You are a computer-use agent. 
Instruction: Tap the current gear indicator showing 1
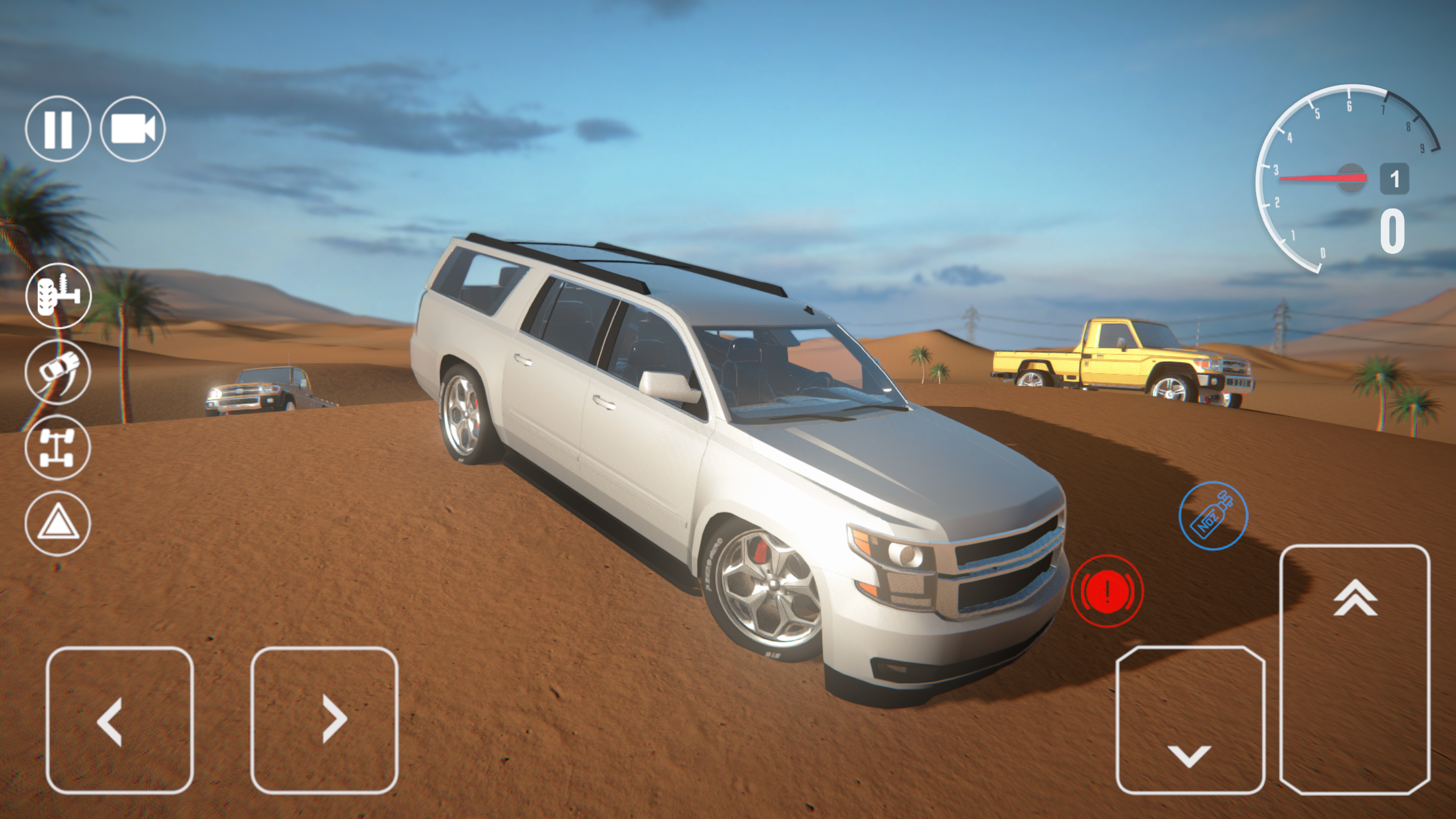tap(1395, 177)
